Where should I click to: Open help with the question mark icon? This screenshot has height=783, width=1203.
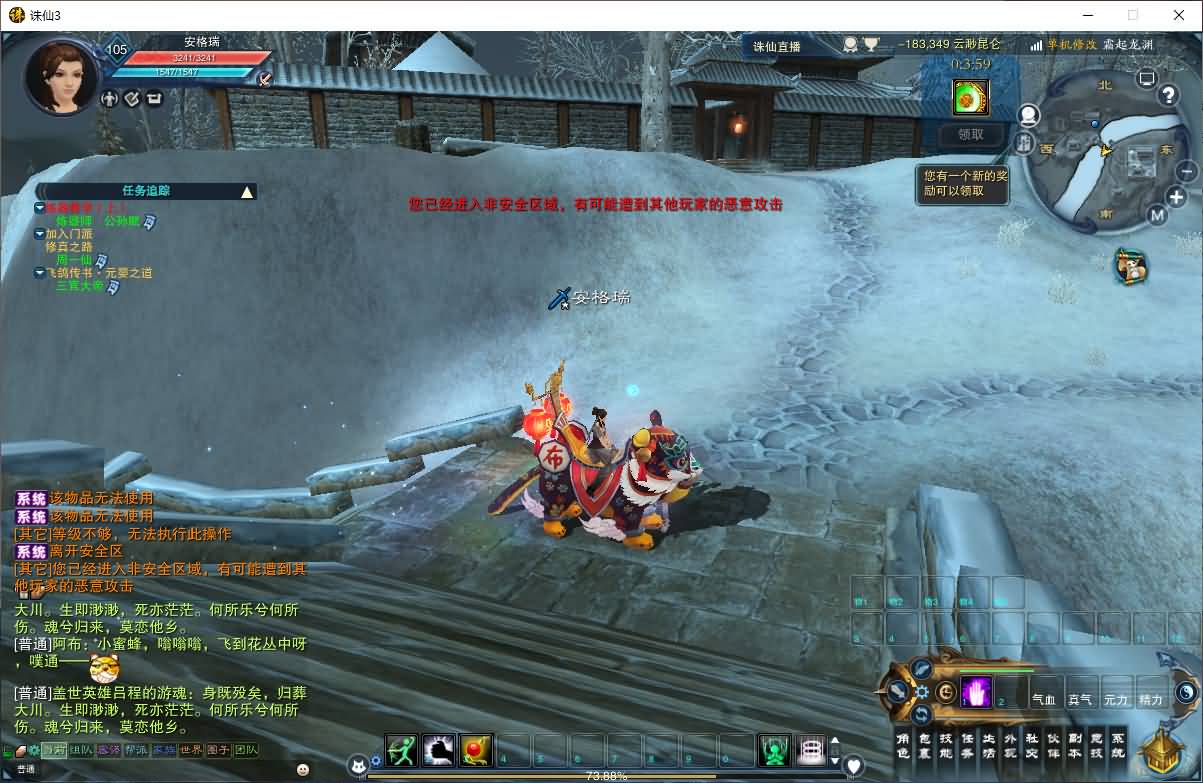coord(1168,96)
